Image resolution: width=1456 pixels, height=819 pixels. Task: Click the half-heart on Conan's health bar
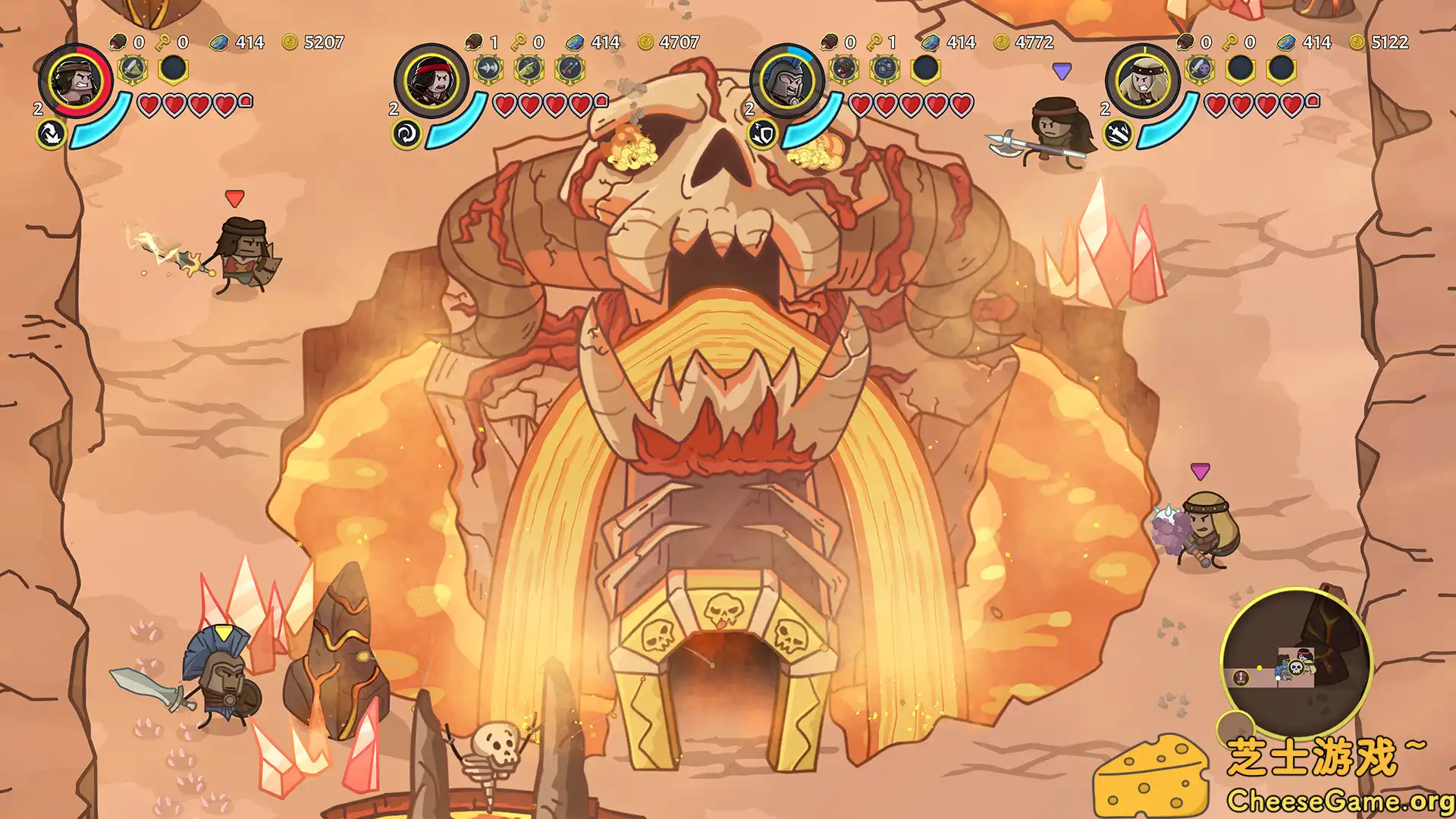tap(244, 102)
